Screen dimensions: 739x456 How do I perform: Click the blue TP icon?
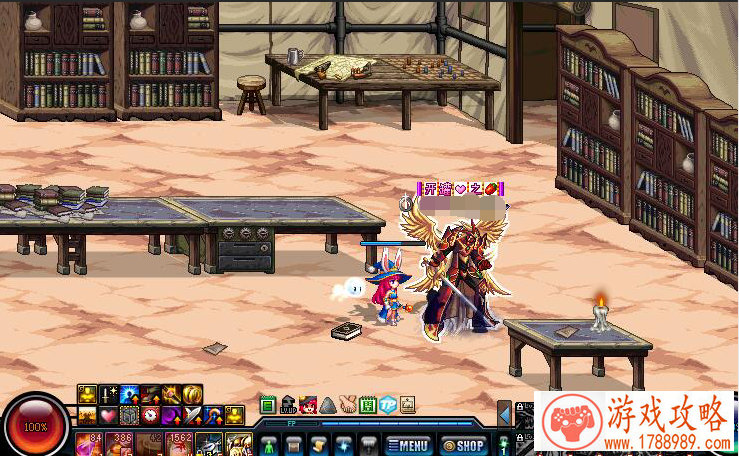tap(388, 405)
